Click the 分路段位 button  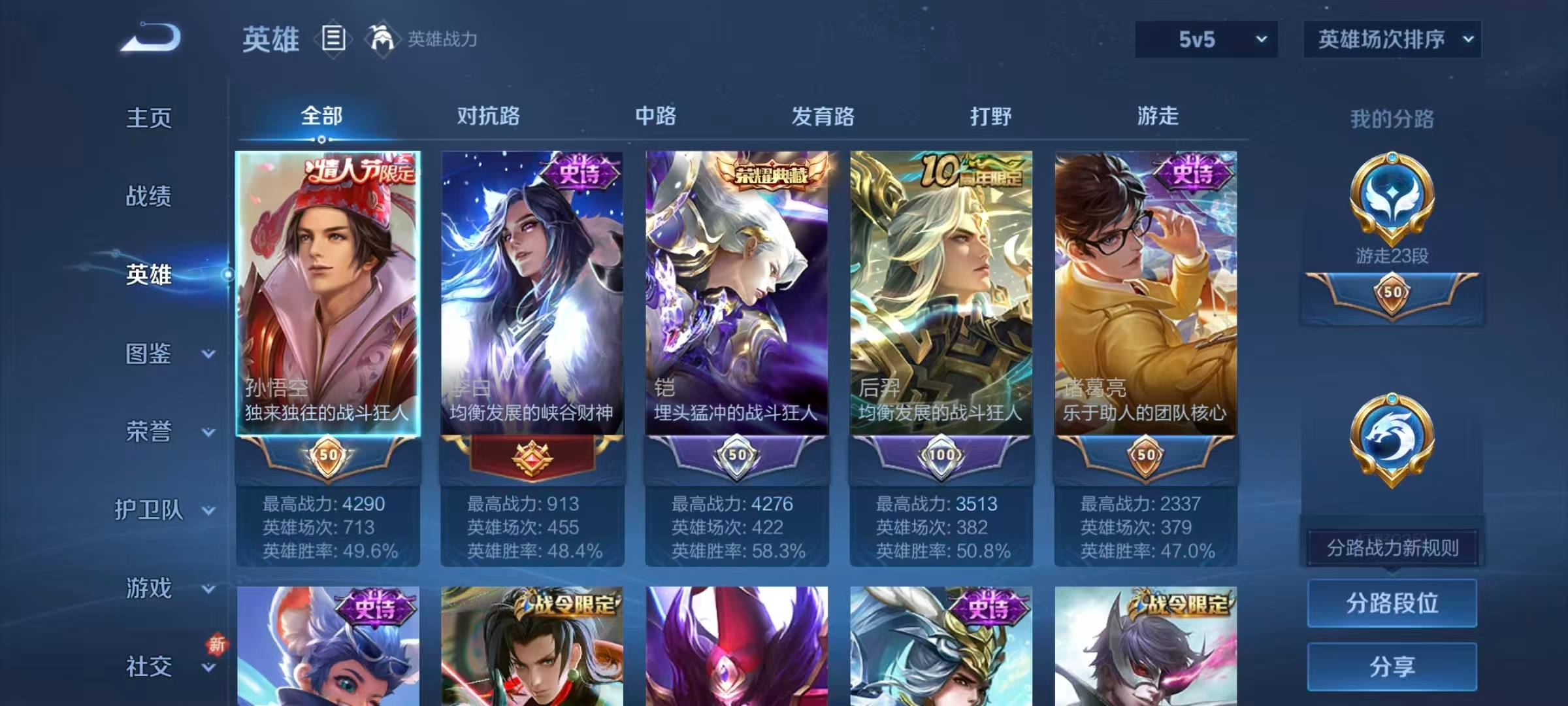pyautogui.click(x=1393, y=603)
